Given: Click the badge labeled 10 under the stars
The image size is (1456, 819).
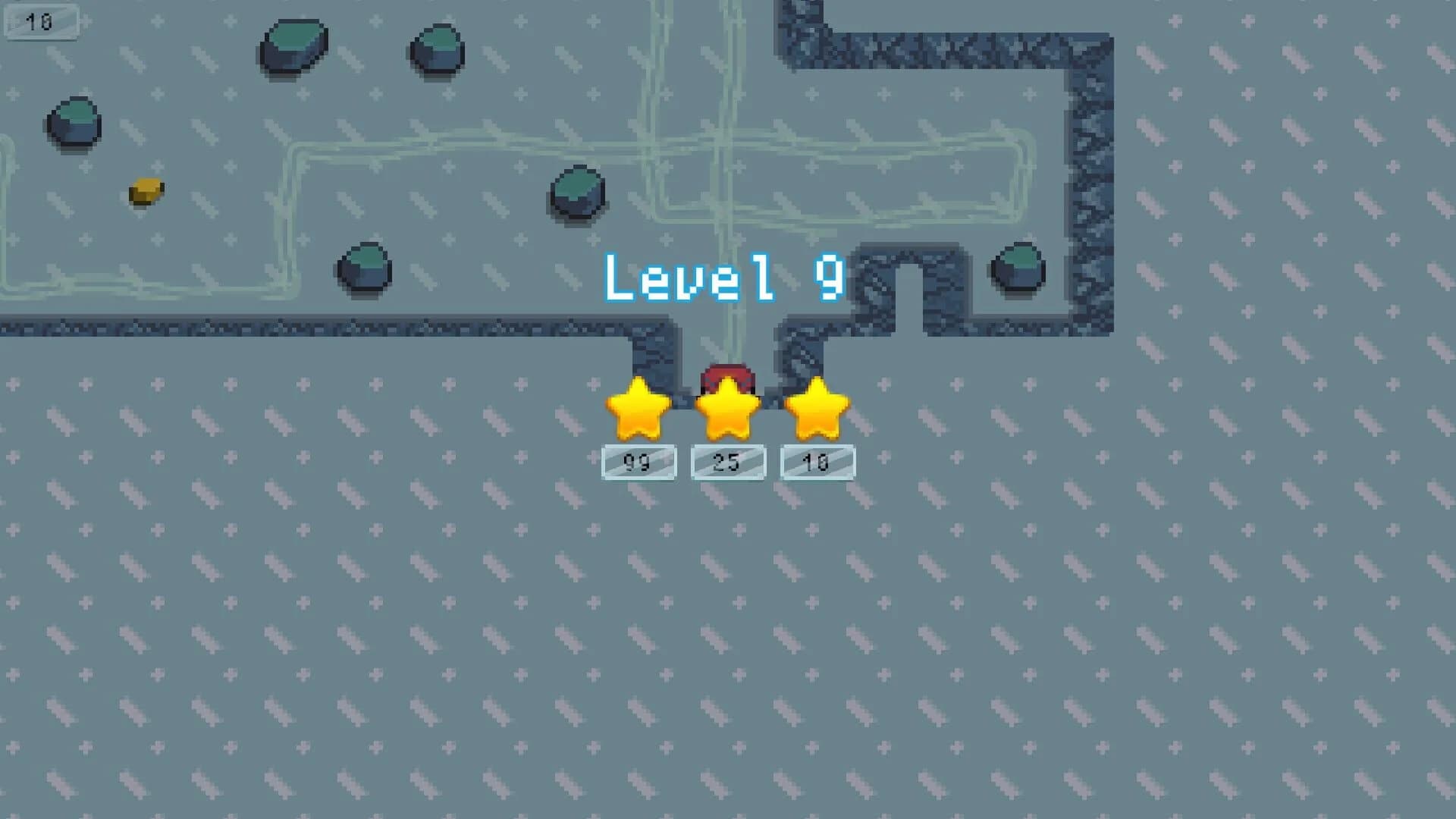Looking at the screenshot, I should click(817, 462).
